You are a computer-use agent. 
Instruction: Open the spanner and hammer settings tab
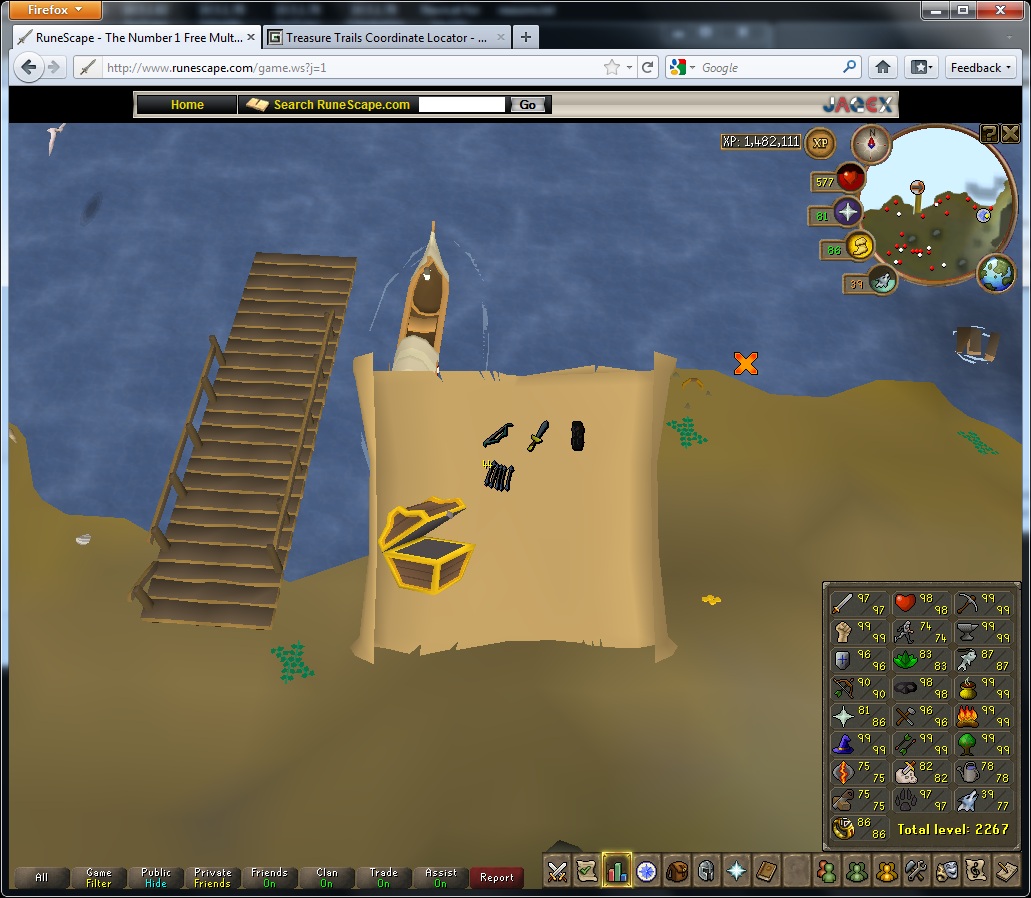[916, 871]
